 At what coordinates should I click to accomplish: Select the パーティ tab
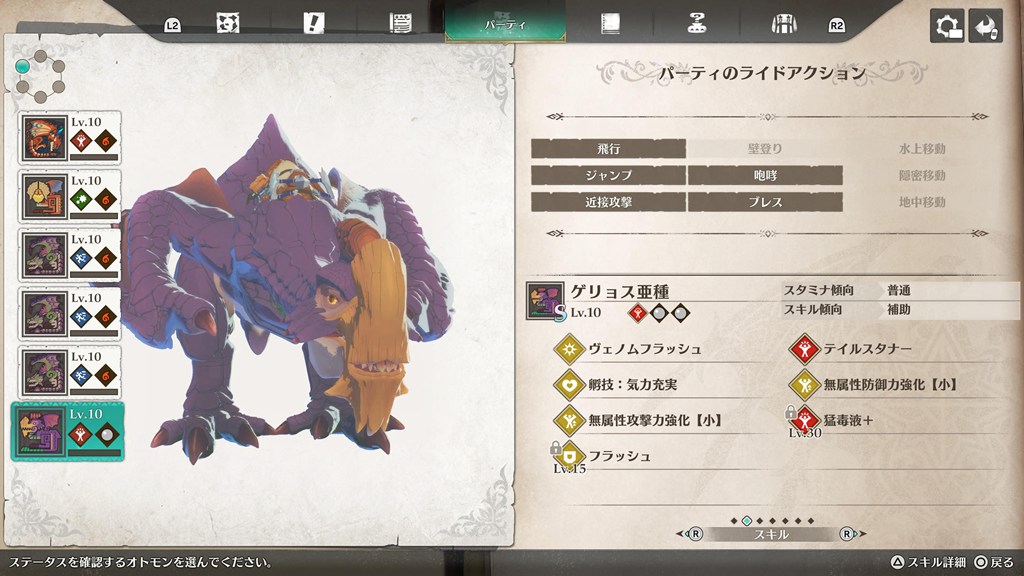(505, 22)
